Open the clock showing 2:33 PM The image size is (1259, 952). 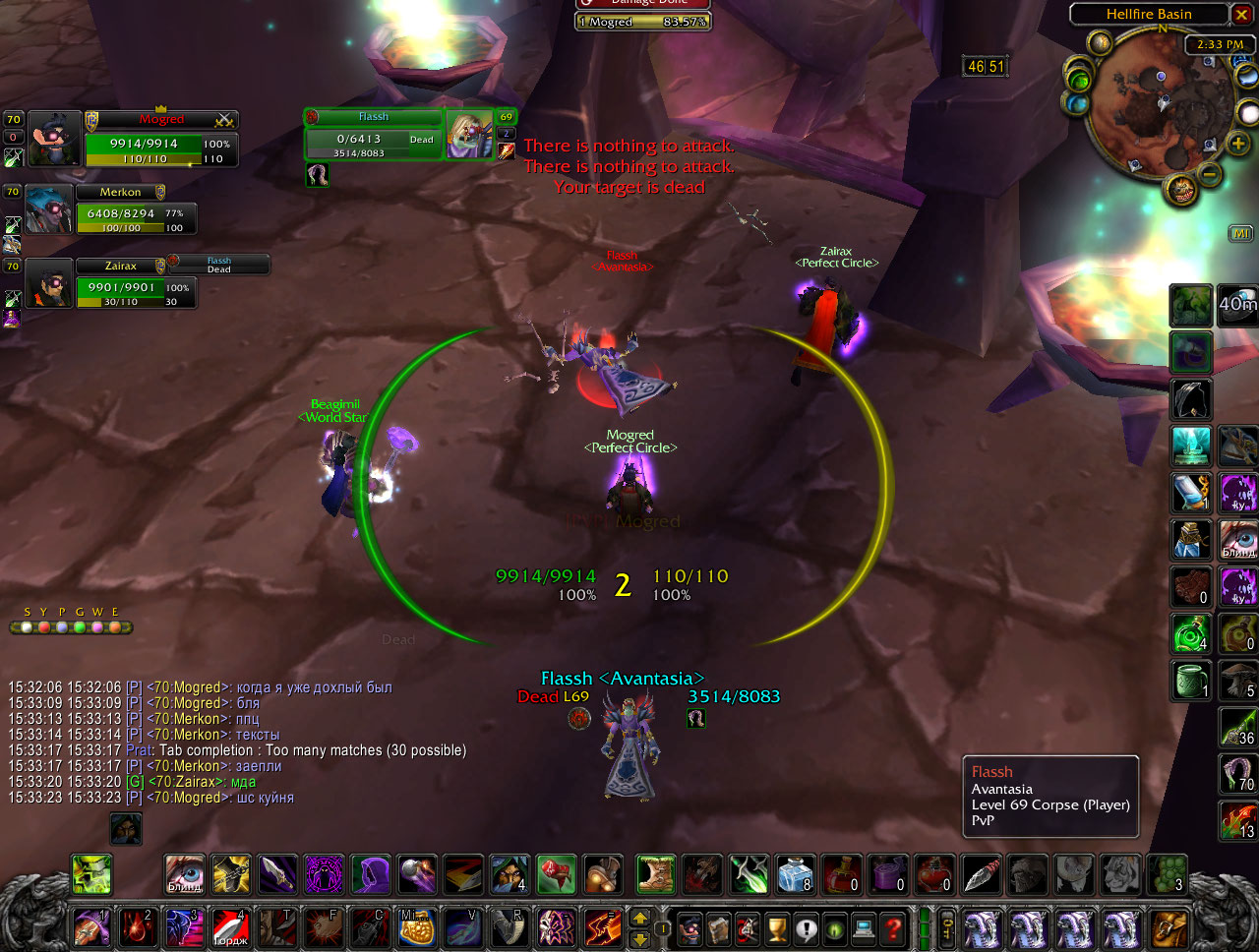(x=1220, y=44)
